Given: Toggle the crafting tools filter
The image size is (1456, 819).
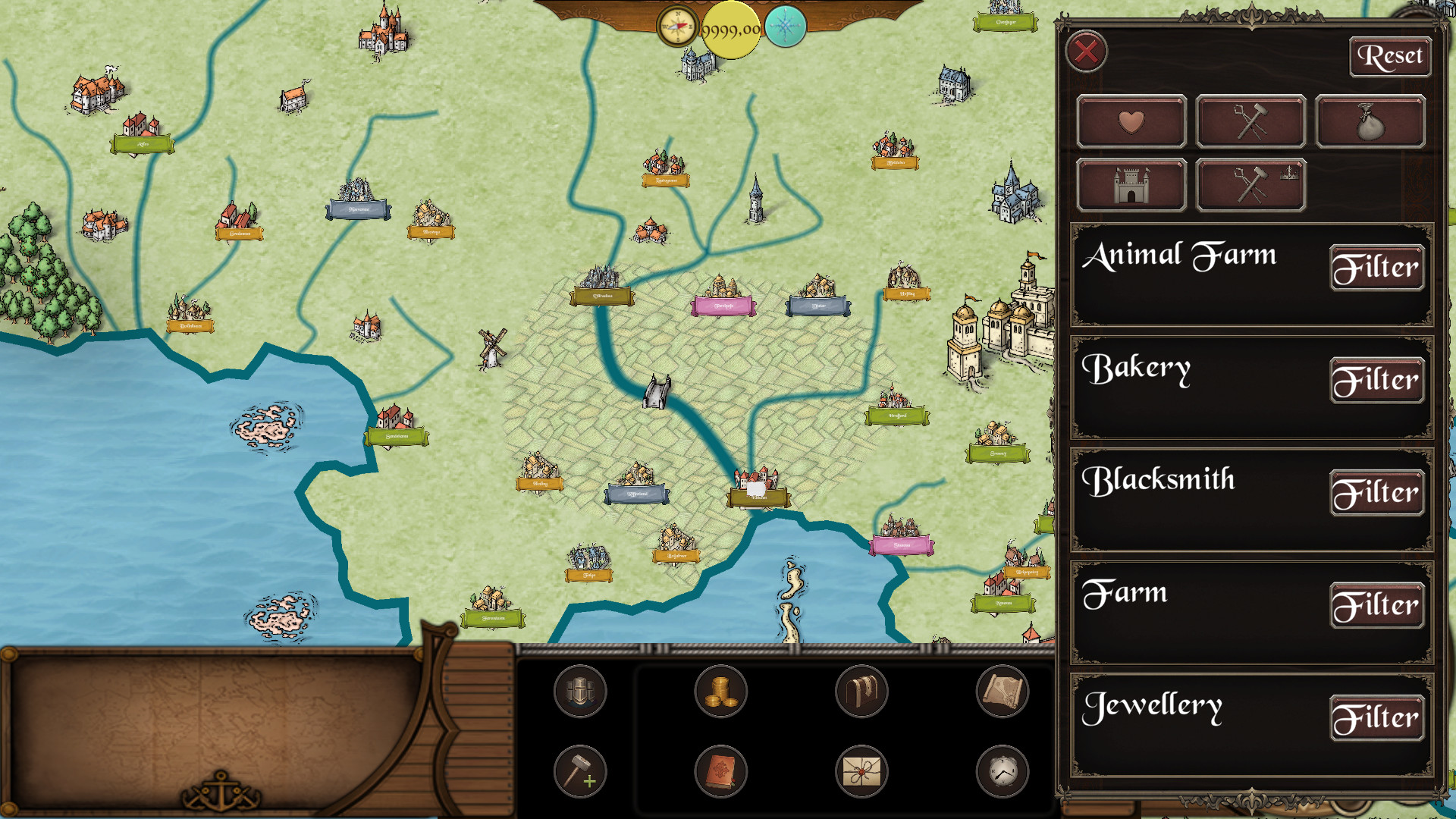Looking at the screenshot, I should (1250, 121).
